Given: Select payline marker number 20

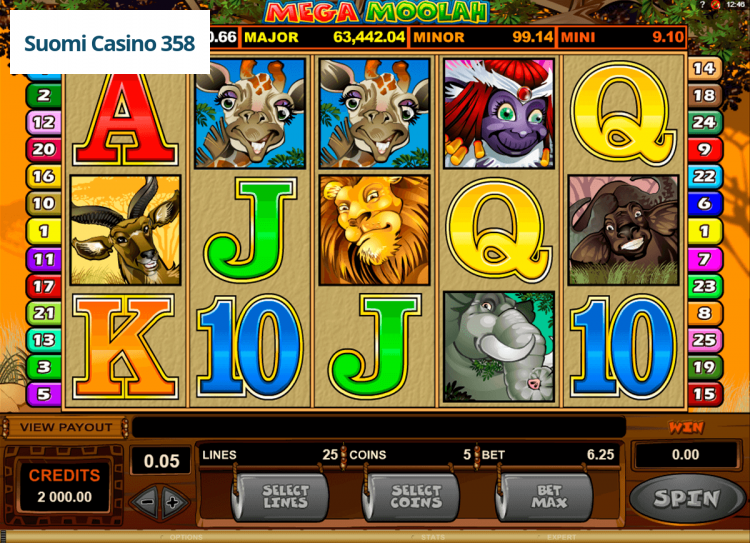Looking at the screenshot, I should [43, 149].
